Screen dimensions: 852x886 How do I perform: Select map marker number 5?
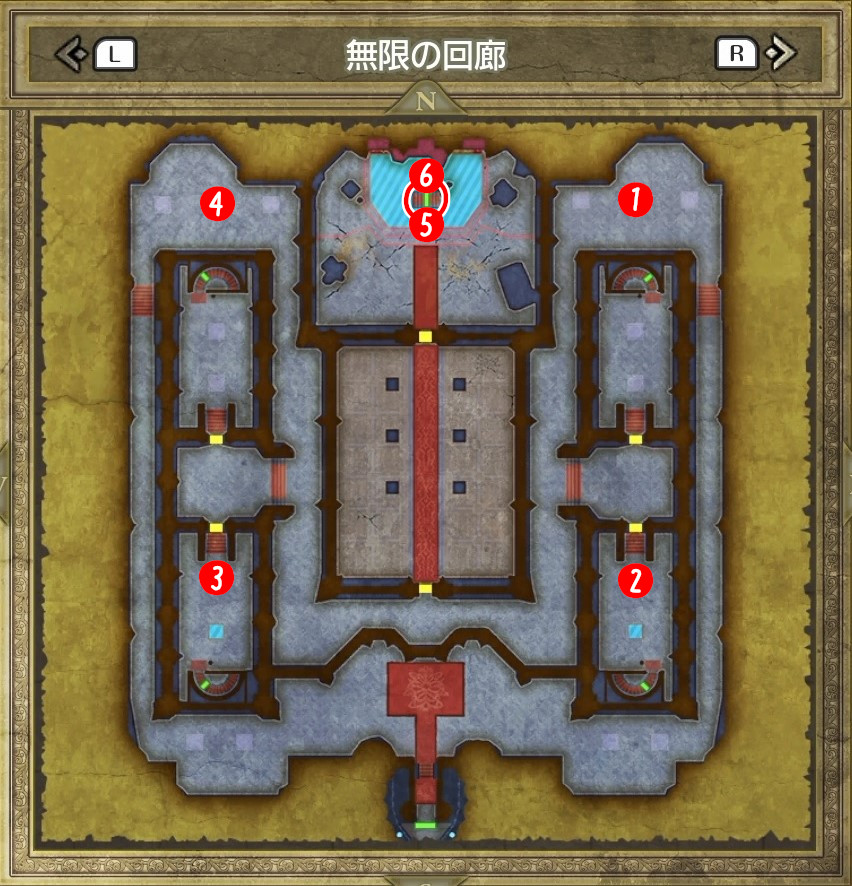tap(427, 224)
